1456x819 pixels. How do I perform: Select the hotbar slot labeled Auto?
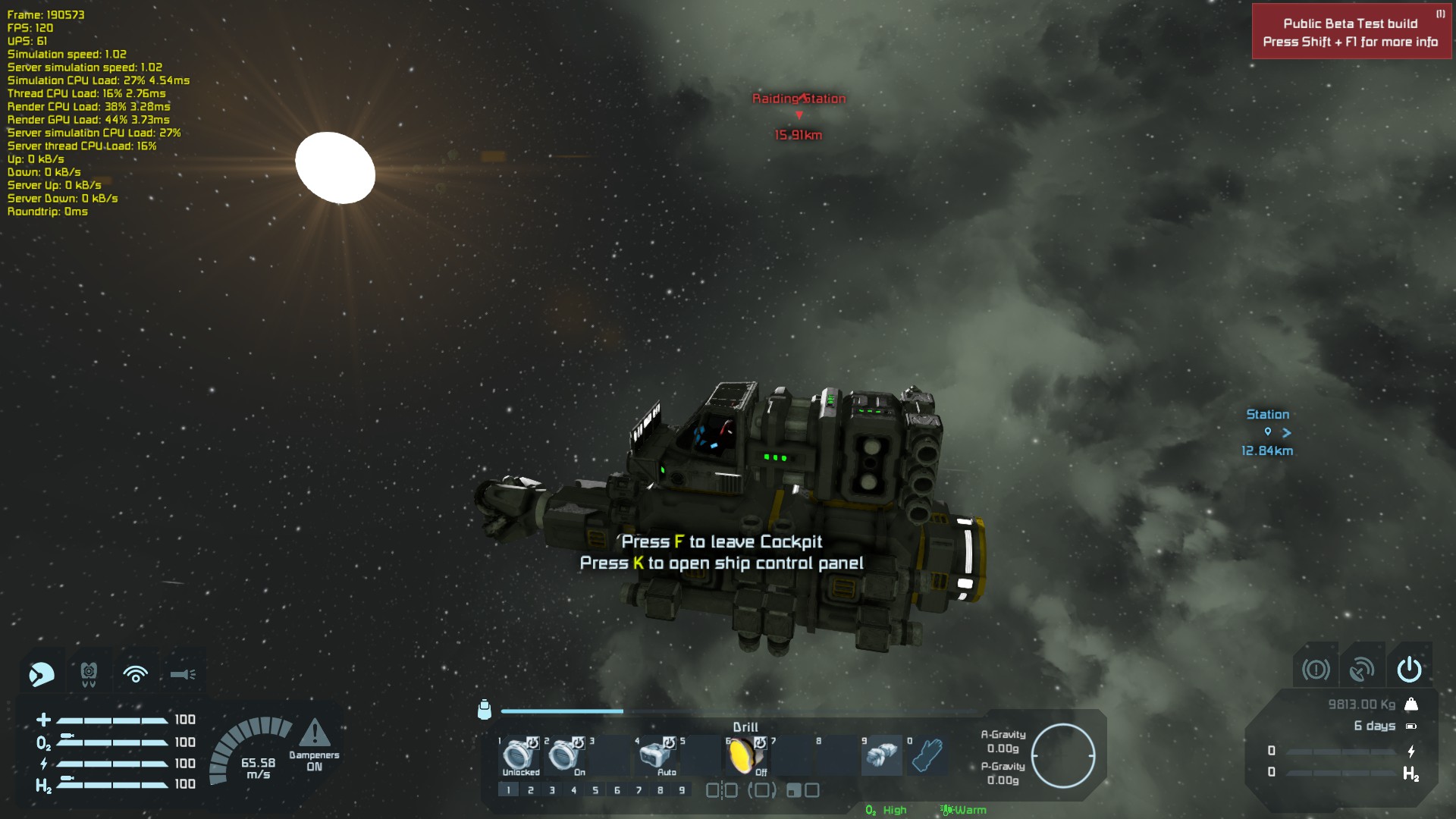click(654, 755)
